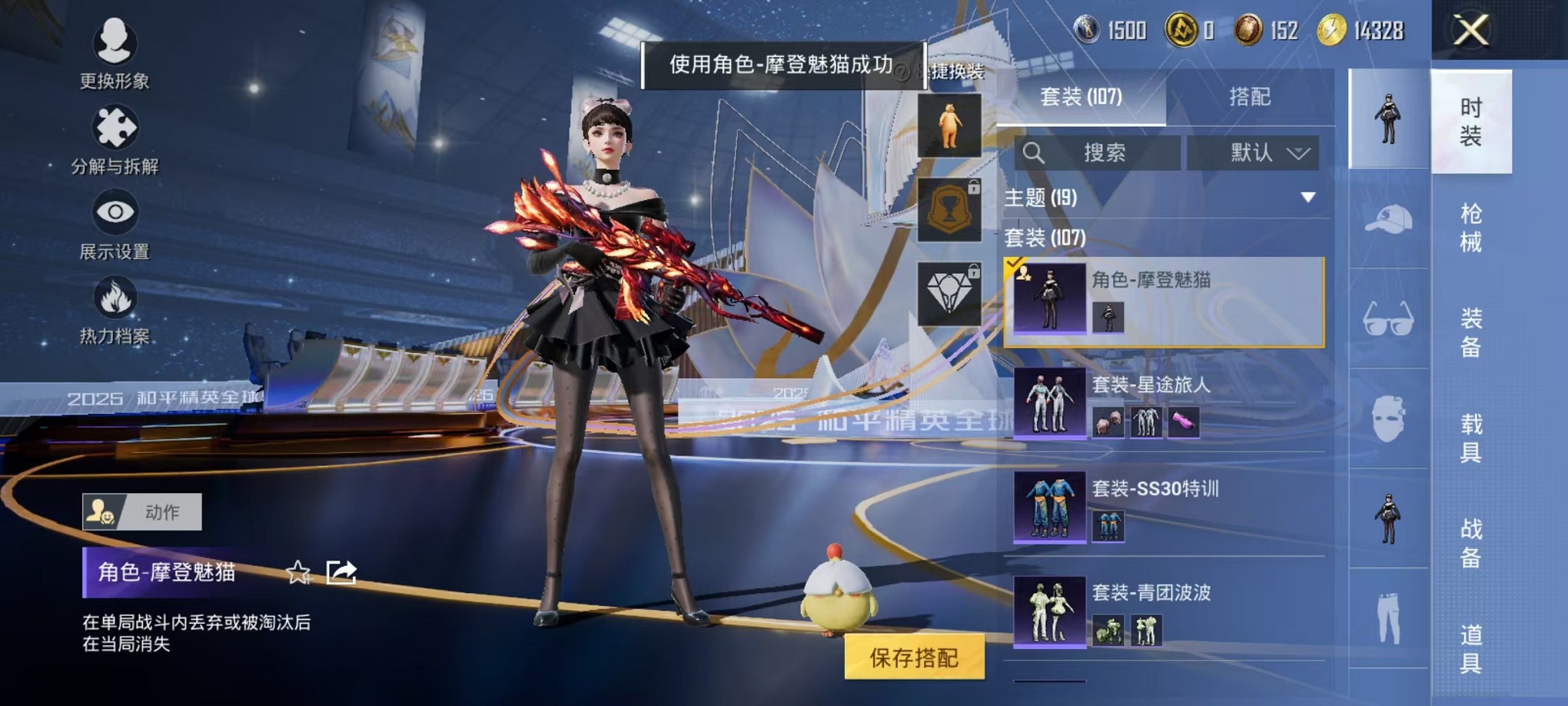The height and width of the screenshot is (706, 1568).
Task: Open 分解与拆解 dismantle menu
Action: (x=115, y=139)
